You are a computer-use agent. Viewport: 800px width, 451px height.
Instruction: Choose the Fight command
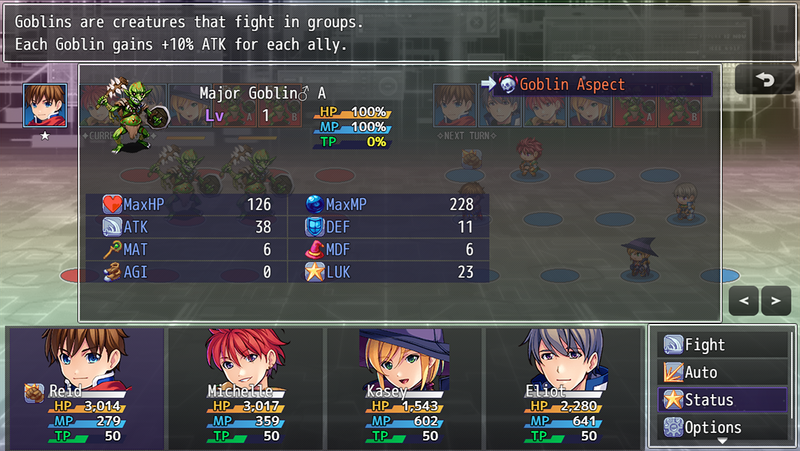pyautogui.click(x=722, y=345)
